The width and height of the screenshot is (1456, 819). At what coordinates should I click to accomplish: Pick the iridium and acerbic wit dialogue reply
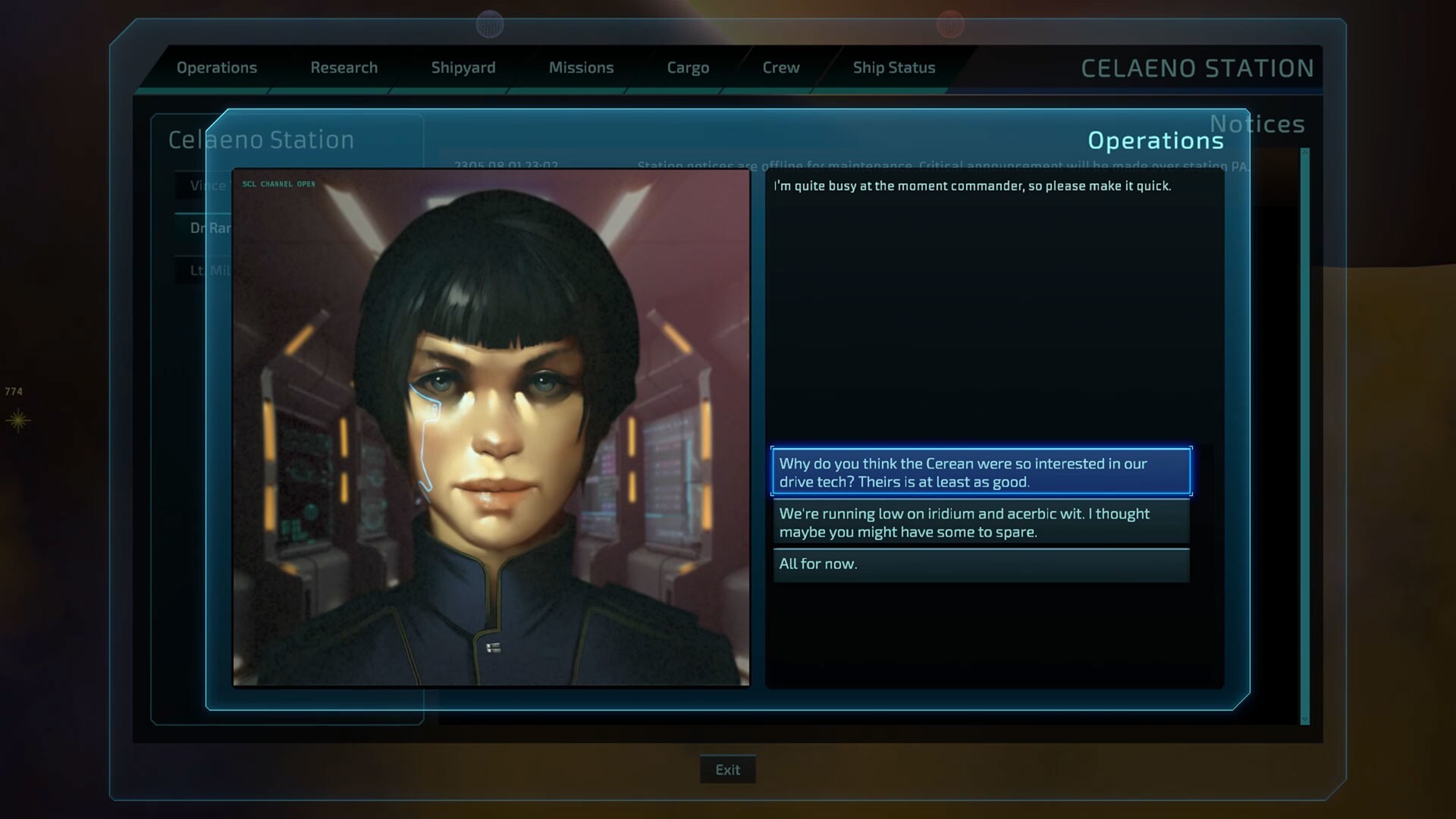pyautogui.click(x=981, y=522)
